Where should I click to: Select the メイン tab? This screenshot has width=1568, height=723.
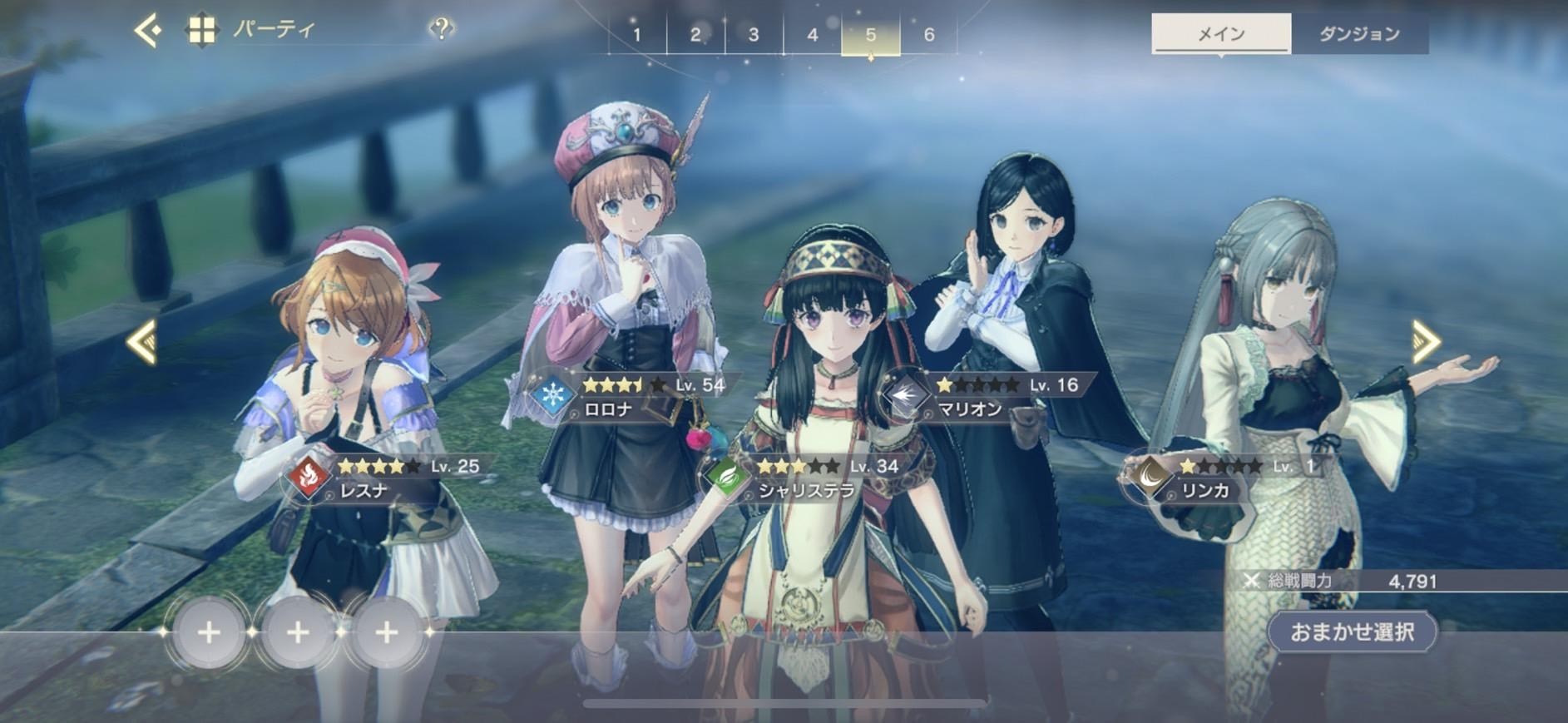click(1220, 34)
